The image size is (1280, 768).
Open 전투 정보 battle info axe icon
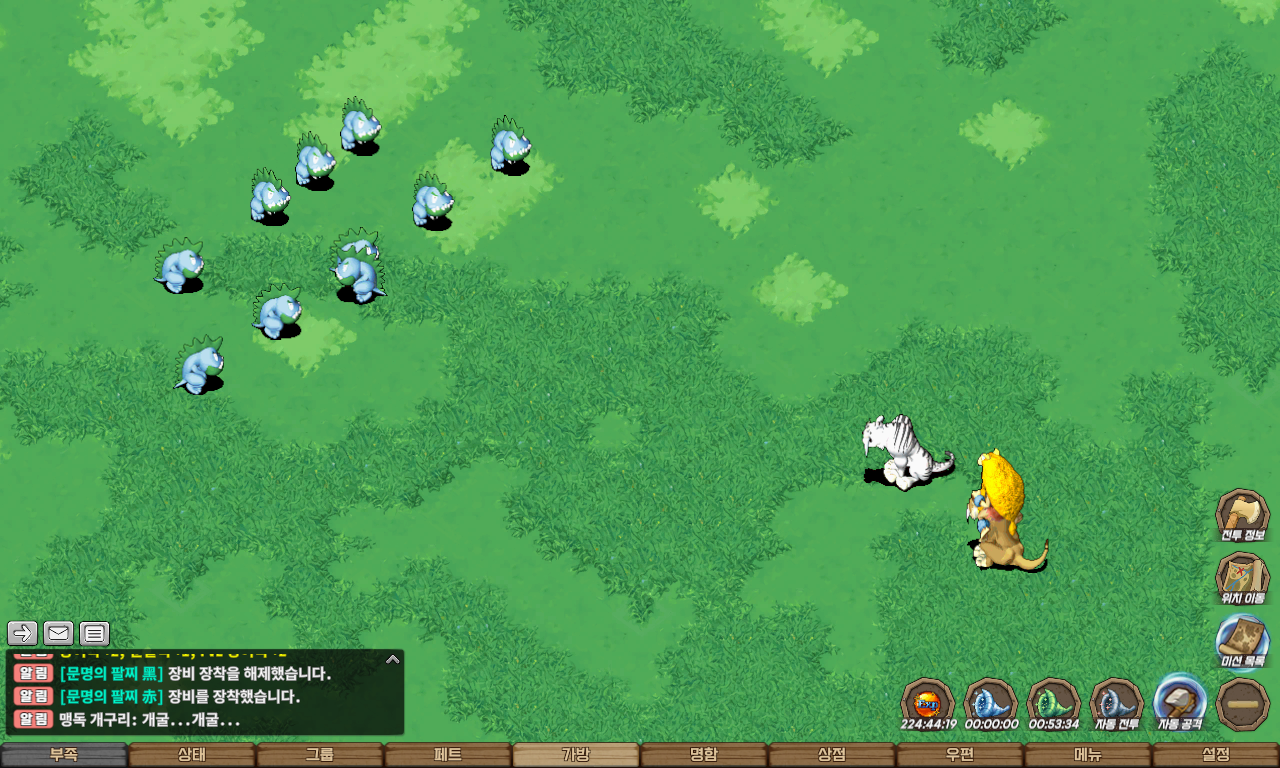coord(1242,514)
